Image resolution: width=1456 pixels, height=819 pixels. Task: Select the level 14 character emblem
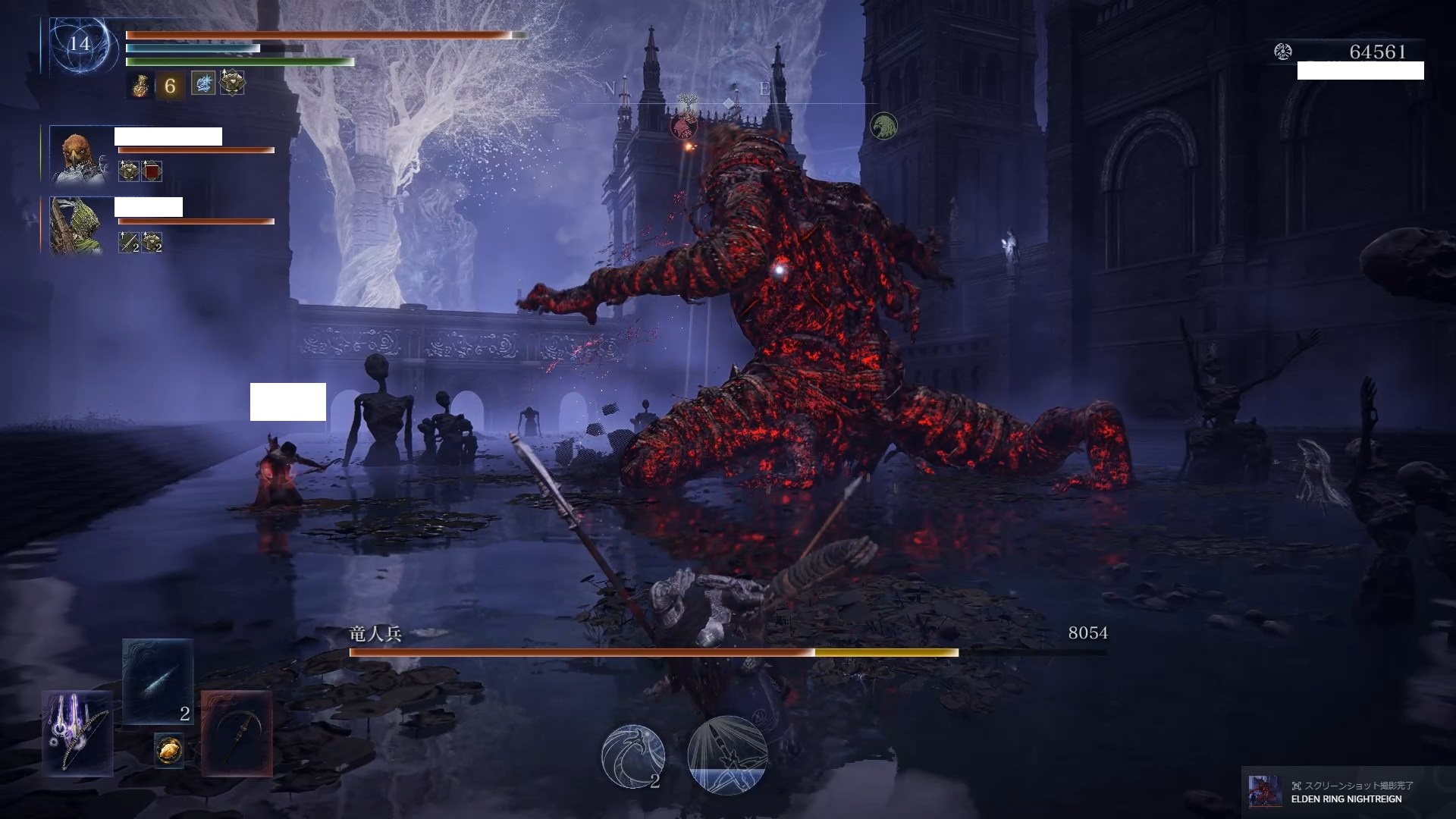pyautogui.click(x=80, y=44)
